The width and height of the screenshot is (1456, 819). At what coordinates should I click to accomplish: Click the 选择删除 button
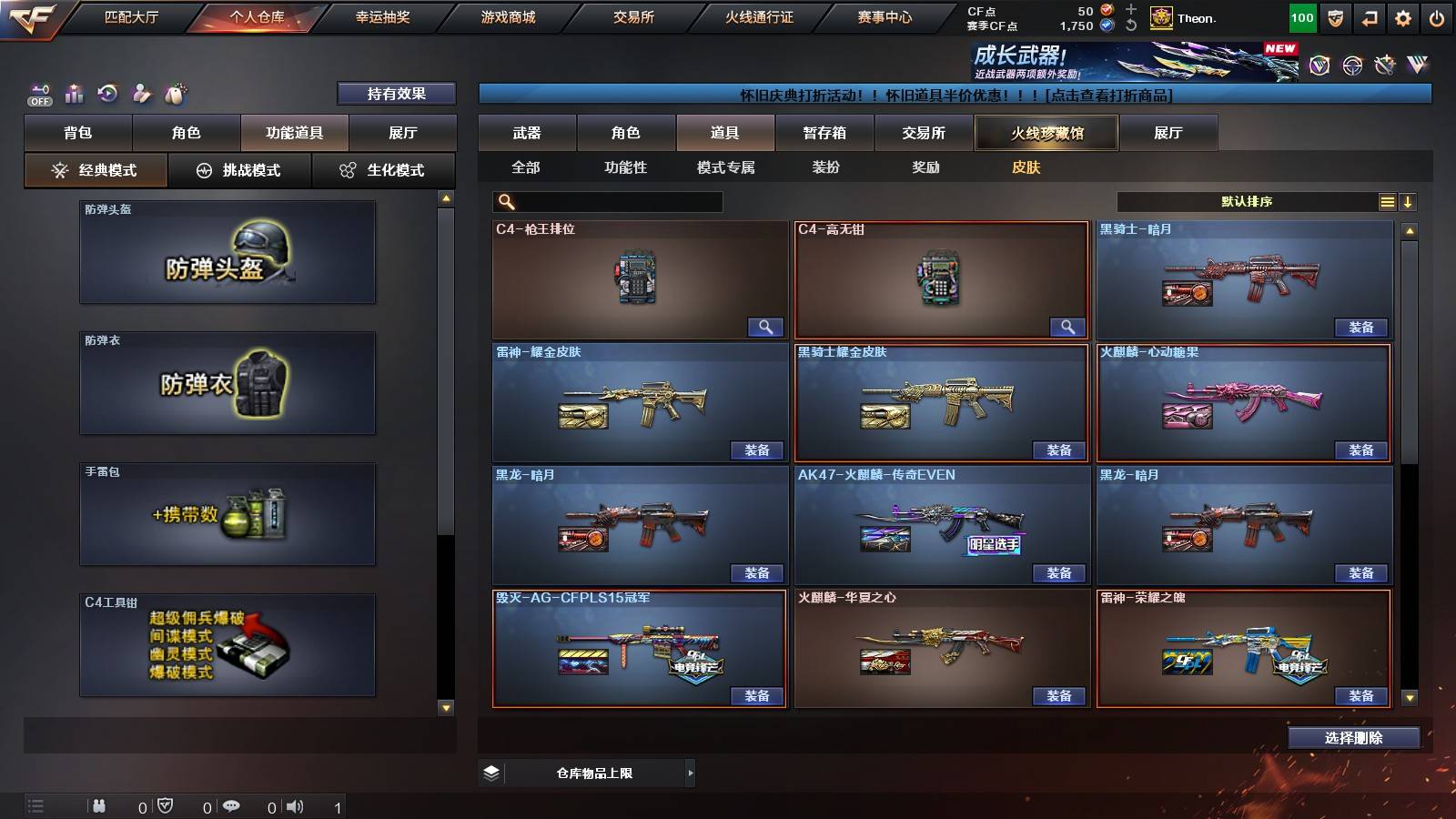click(1353, 738)
